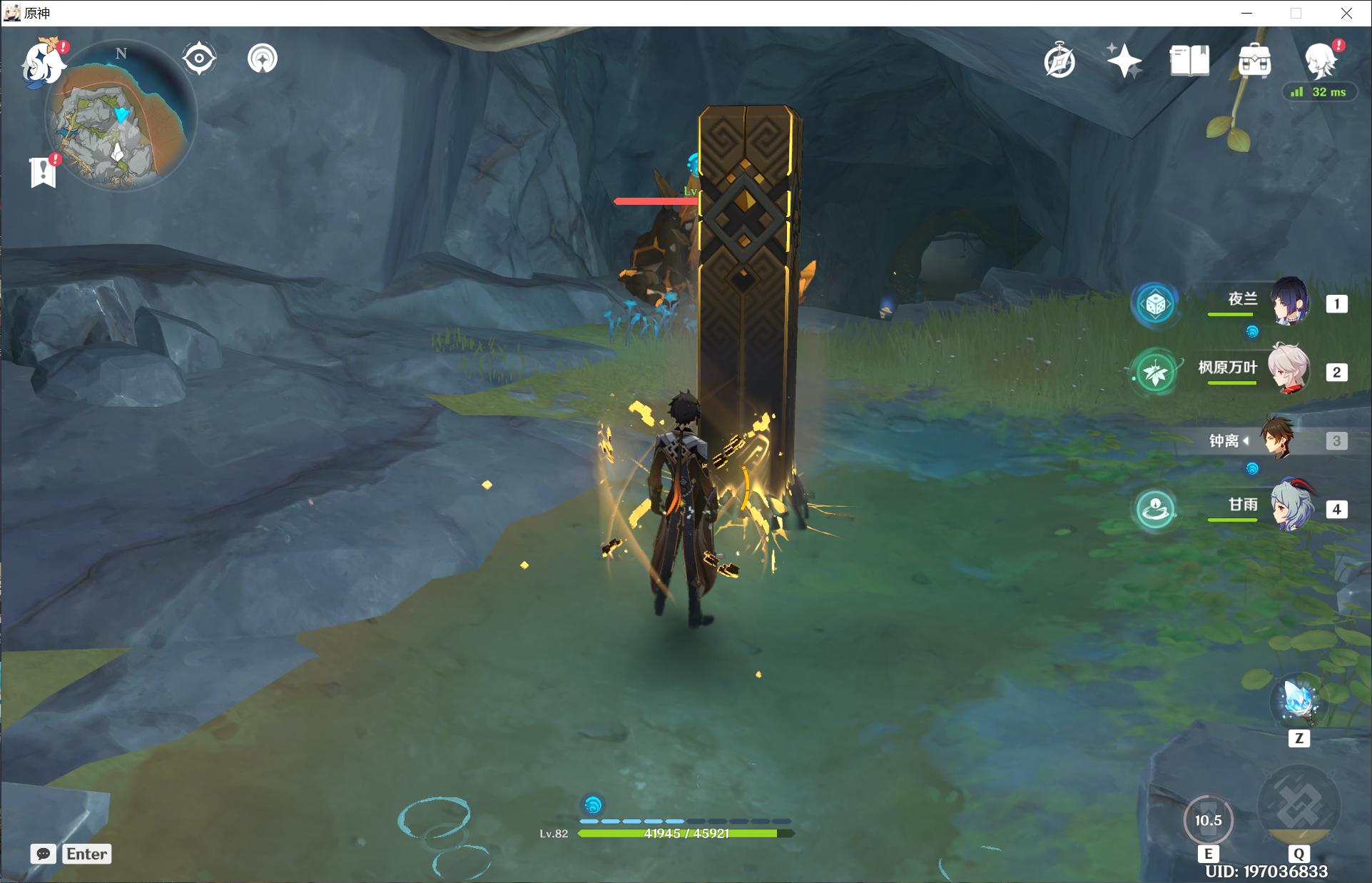Open the events compass icon
Viewport: 1372px width, 883px height.
(x=1060, y=61)
